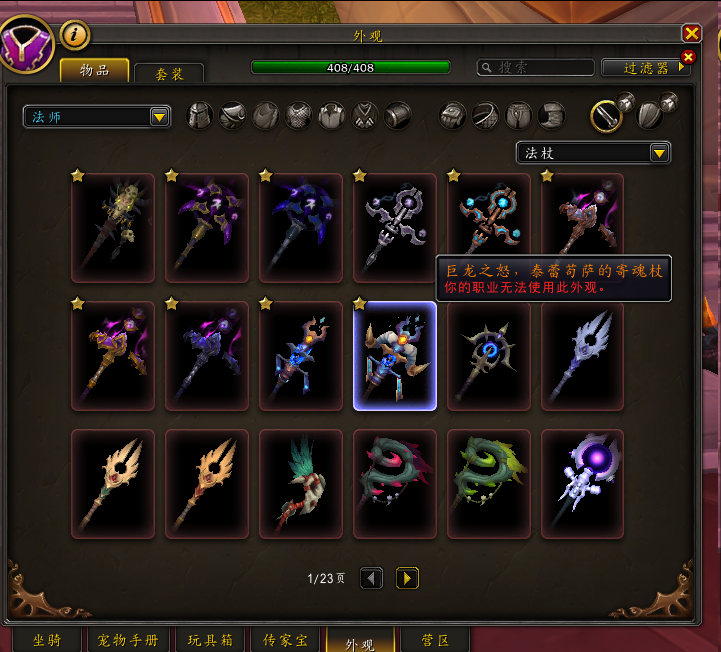Open the 玩具箱 toy box tab
721x652 pixels.
coord(211,640)
